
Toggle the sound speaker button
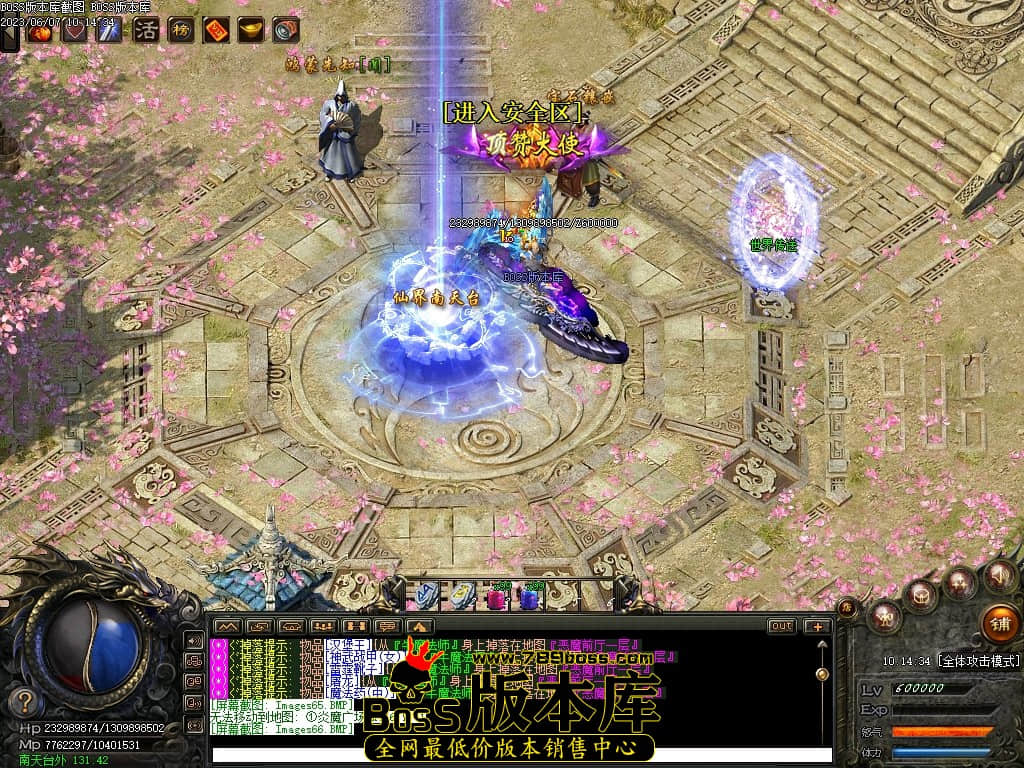click(998, 575)
